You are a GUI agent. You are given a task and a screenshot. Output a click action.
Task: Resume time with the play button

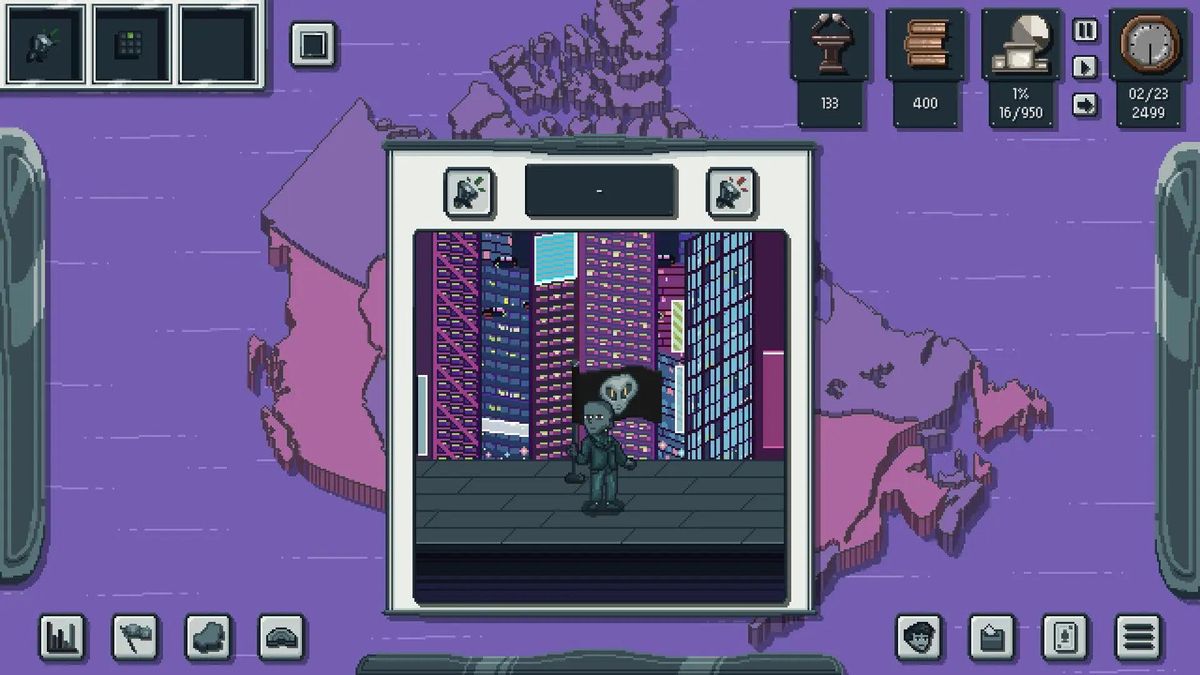(x=1085, y=67)
